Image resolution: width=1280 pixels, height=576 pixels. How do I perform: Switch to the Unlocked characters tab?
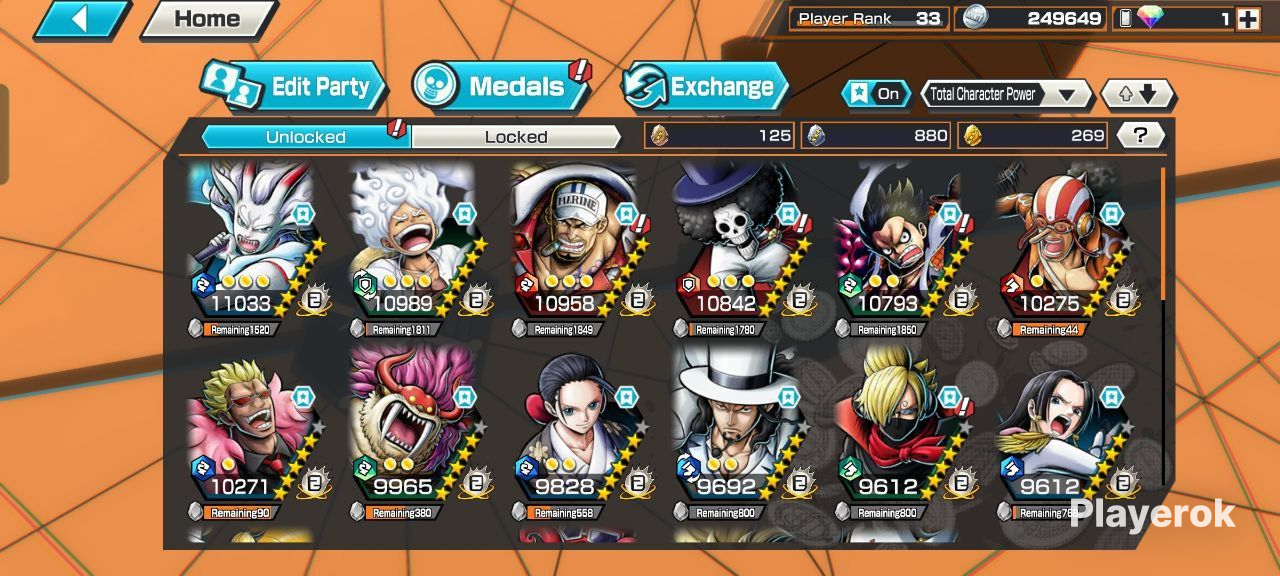coord(306,137)
